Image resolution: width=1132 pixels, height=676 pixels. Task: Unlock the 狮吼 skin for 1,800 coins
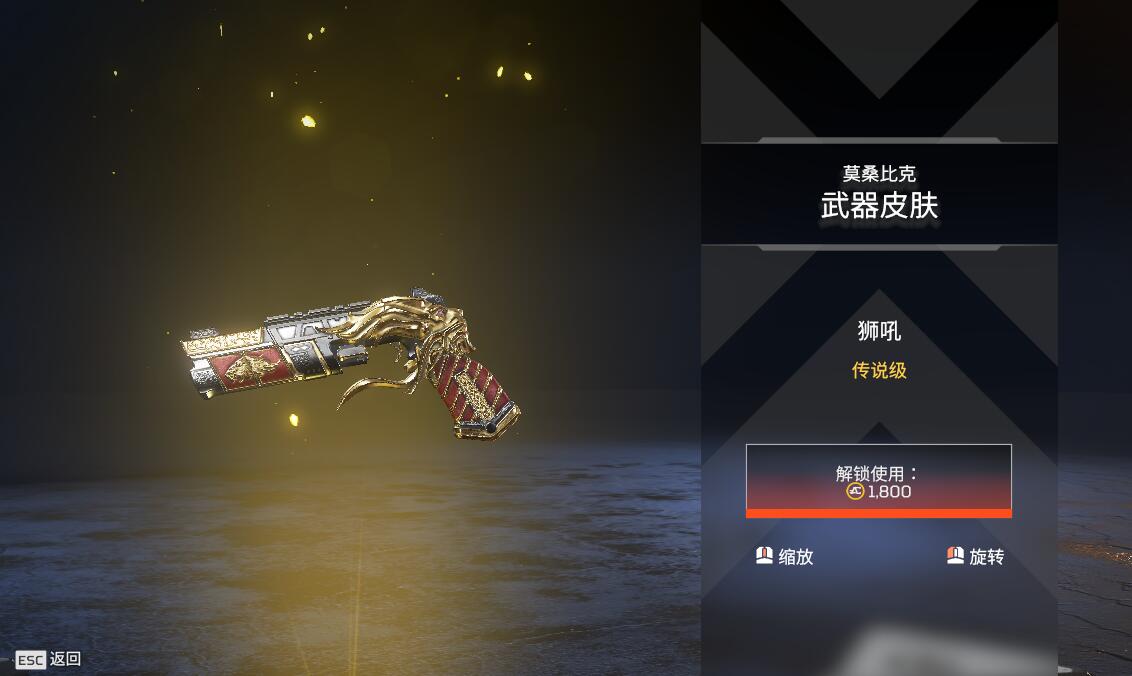(x=878, y=481)
